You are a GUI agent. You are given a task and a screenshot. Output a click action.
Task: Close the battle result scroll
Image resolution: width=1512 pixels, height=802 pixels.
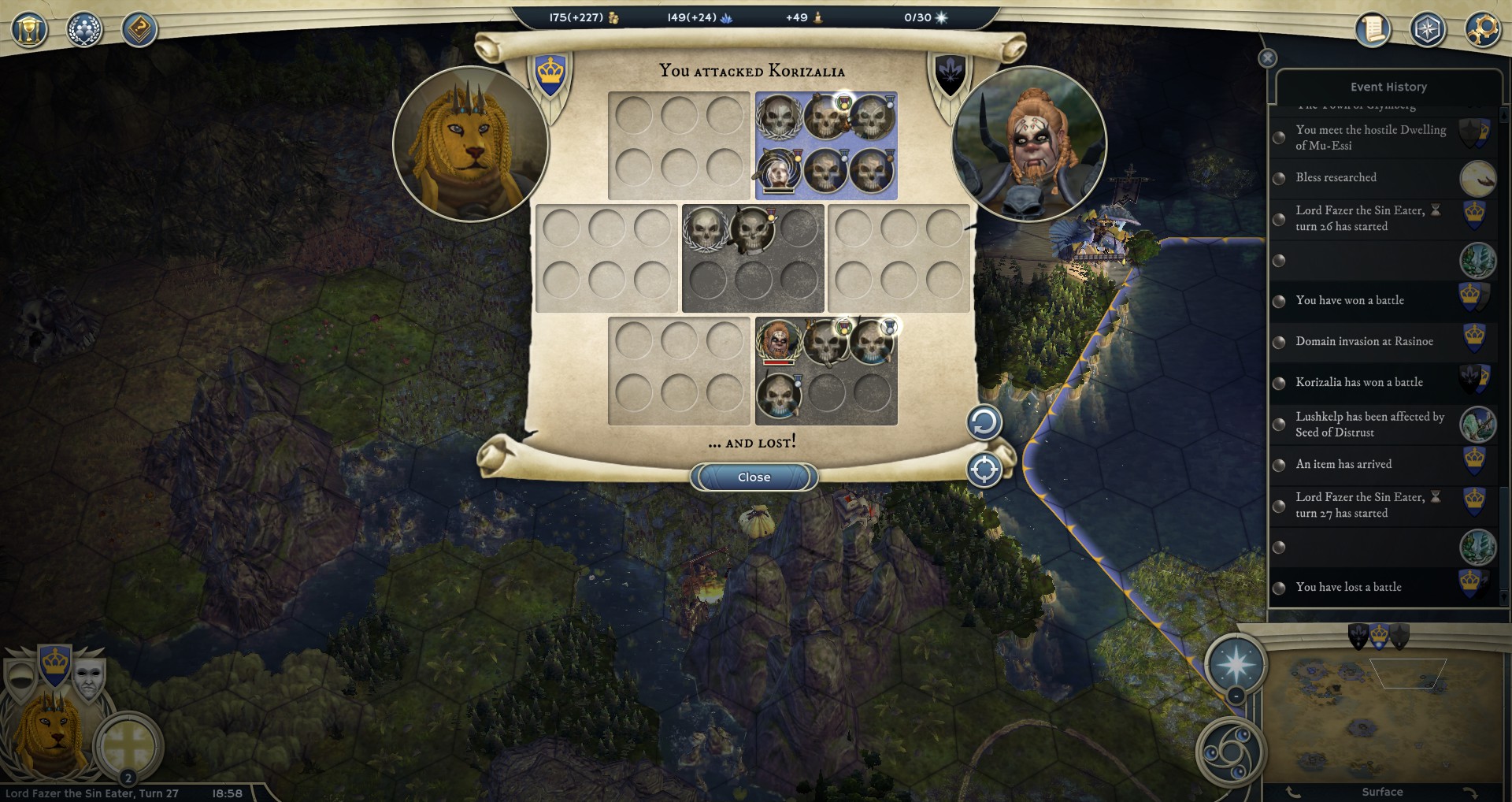point(754,477)
